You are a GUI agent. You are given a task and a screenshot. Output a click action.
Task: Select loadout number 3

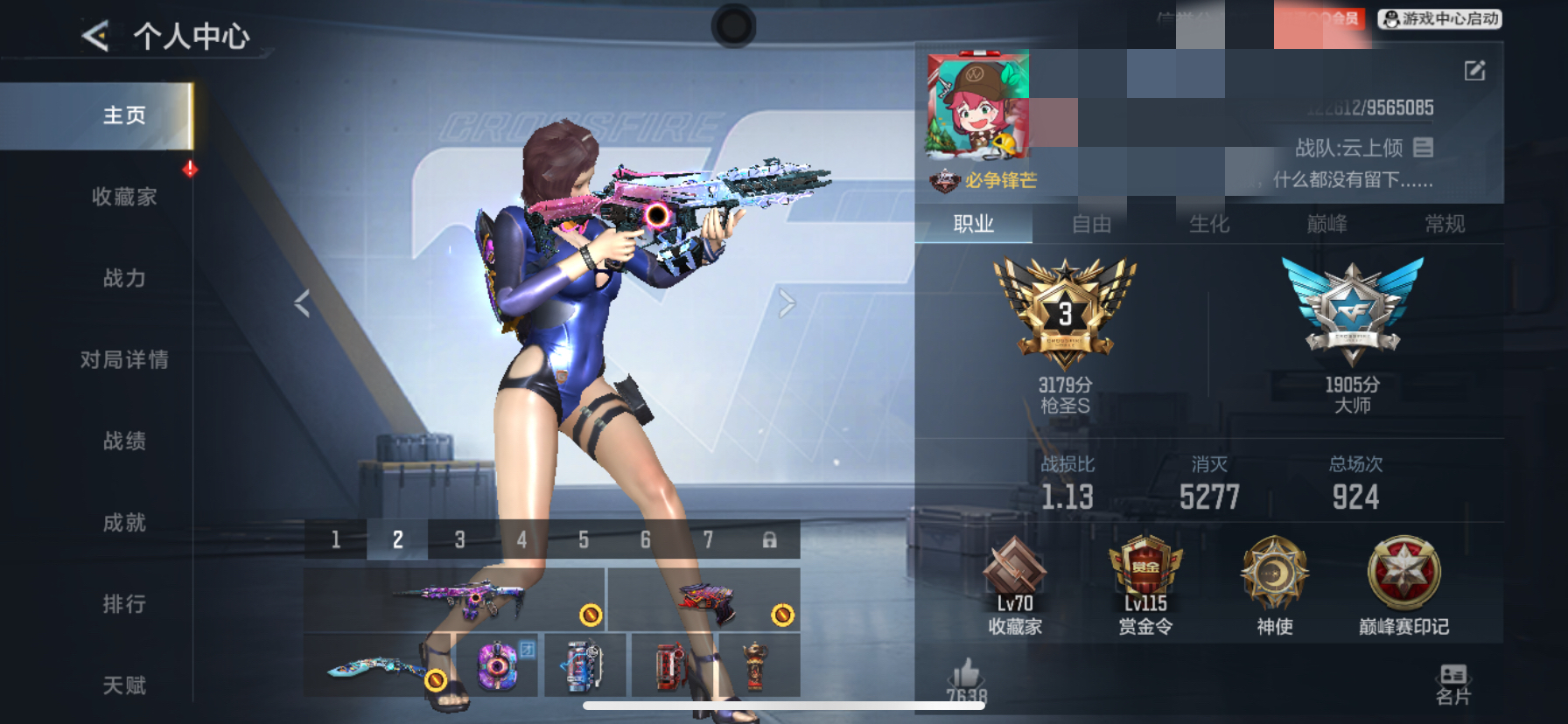pyautogui.click(x=459, y=540)
